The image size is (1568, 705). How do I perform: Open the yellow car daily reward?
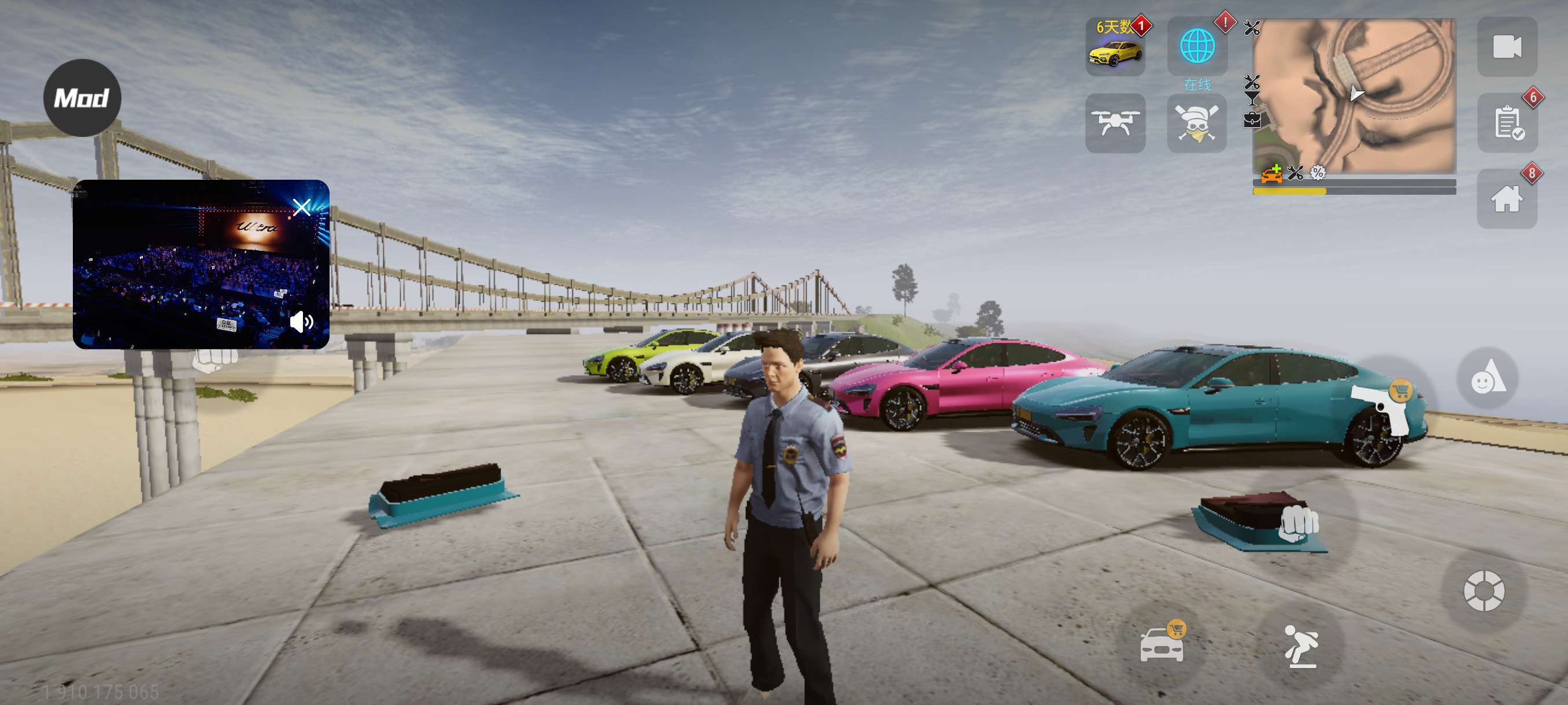click(1115, 47)
